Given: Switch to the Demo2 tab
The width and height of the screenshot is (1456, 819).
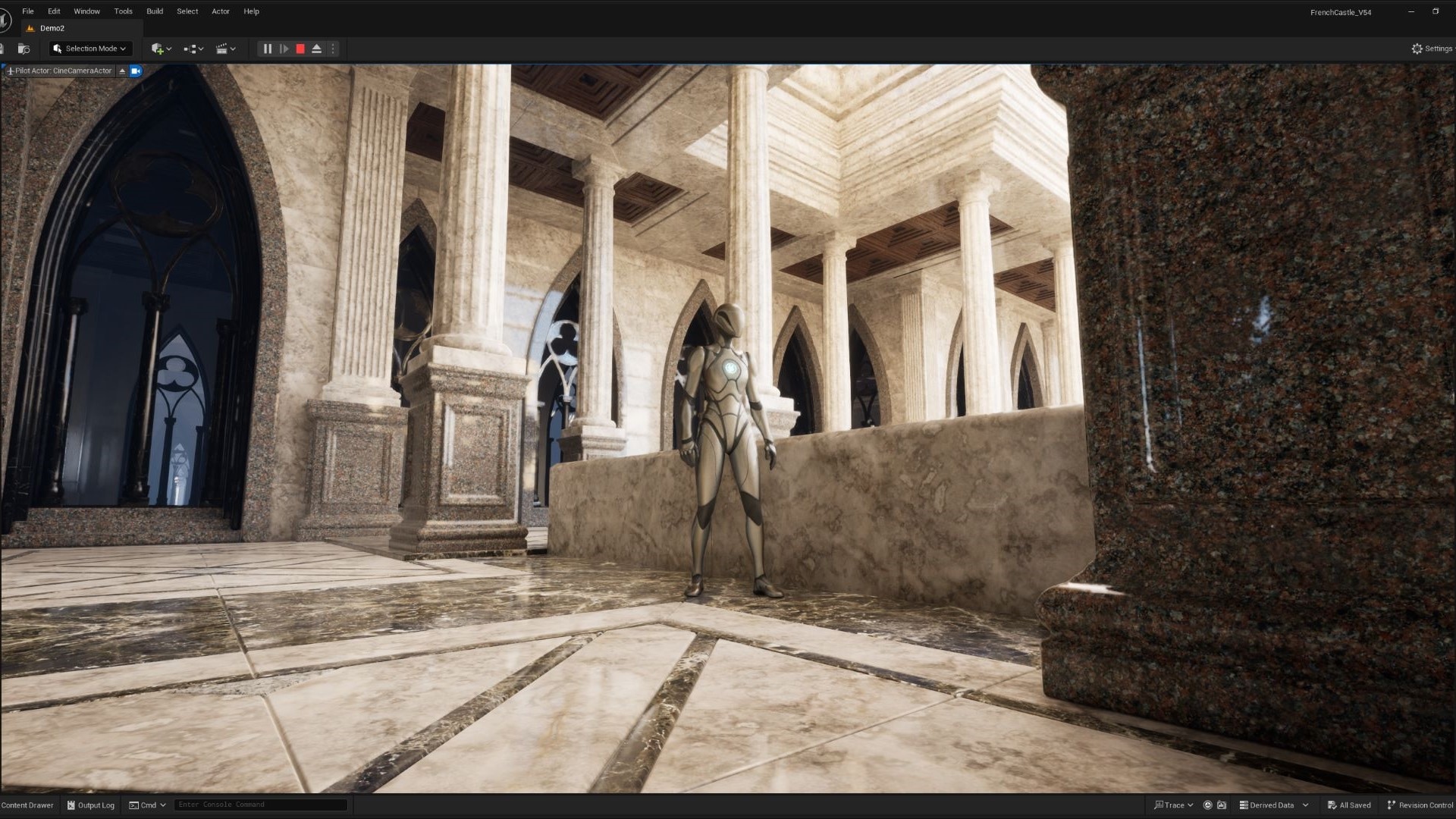Looking at the screenshot, I should pyautogui.click(x=53, y=28).
